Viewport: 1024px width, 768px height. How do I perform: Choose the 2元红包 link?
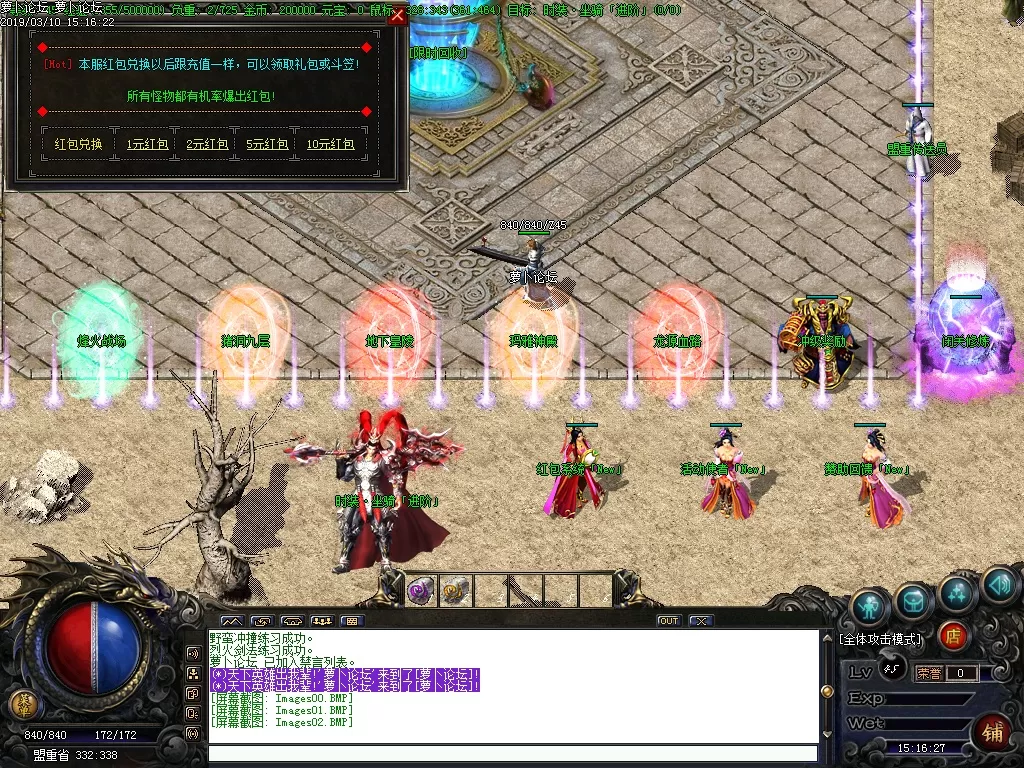tap(208, 144)
